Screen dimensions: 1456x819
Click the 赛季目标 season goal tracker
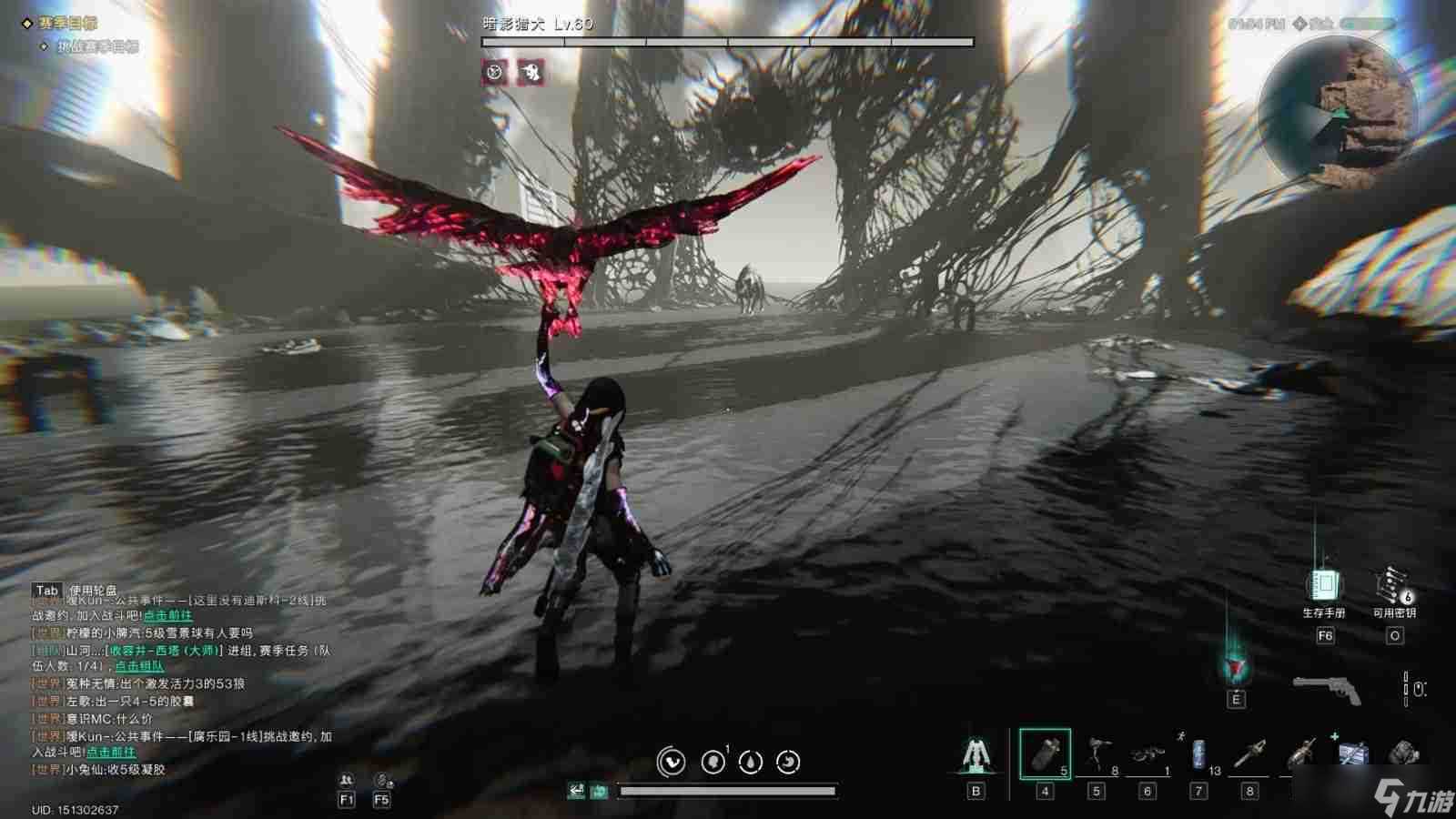click(67, 23)
